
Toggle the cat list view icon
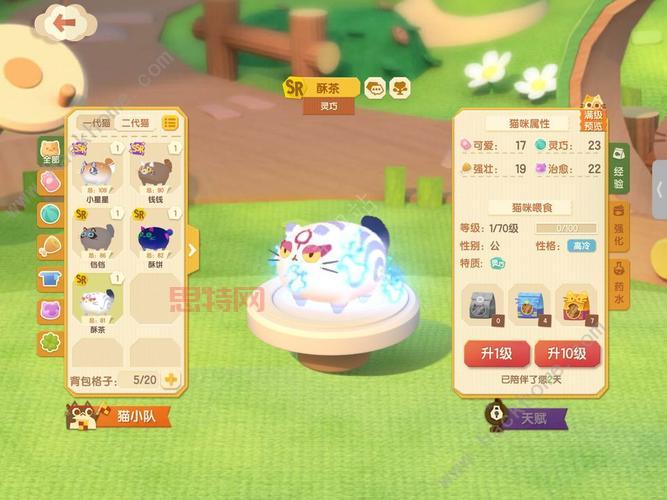pos(170,122)
